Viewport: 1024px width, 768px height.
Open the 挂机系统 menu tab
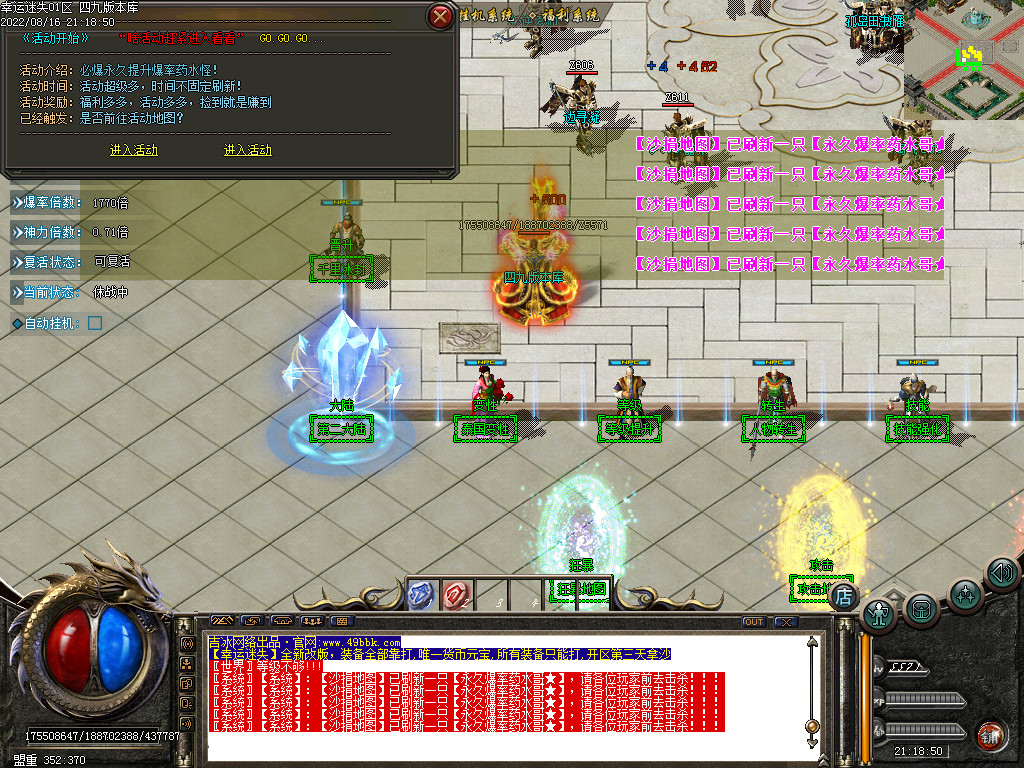pos(486,15)
